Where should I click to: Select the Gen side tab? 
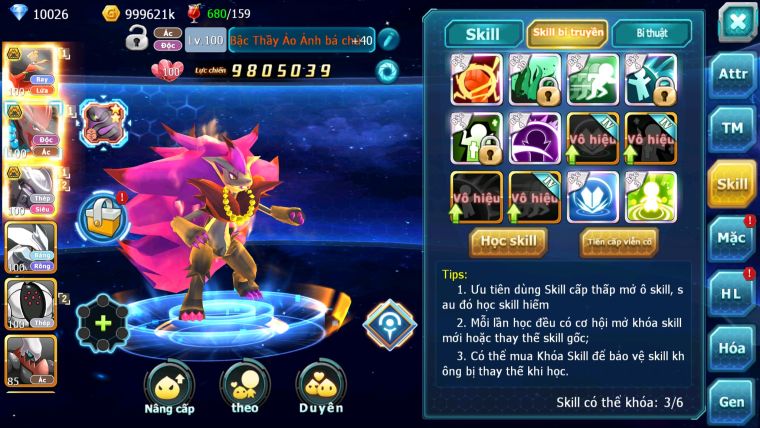[x=732, y=401]
